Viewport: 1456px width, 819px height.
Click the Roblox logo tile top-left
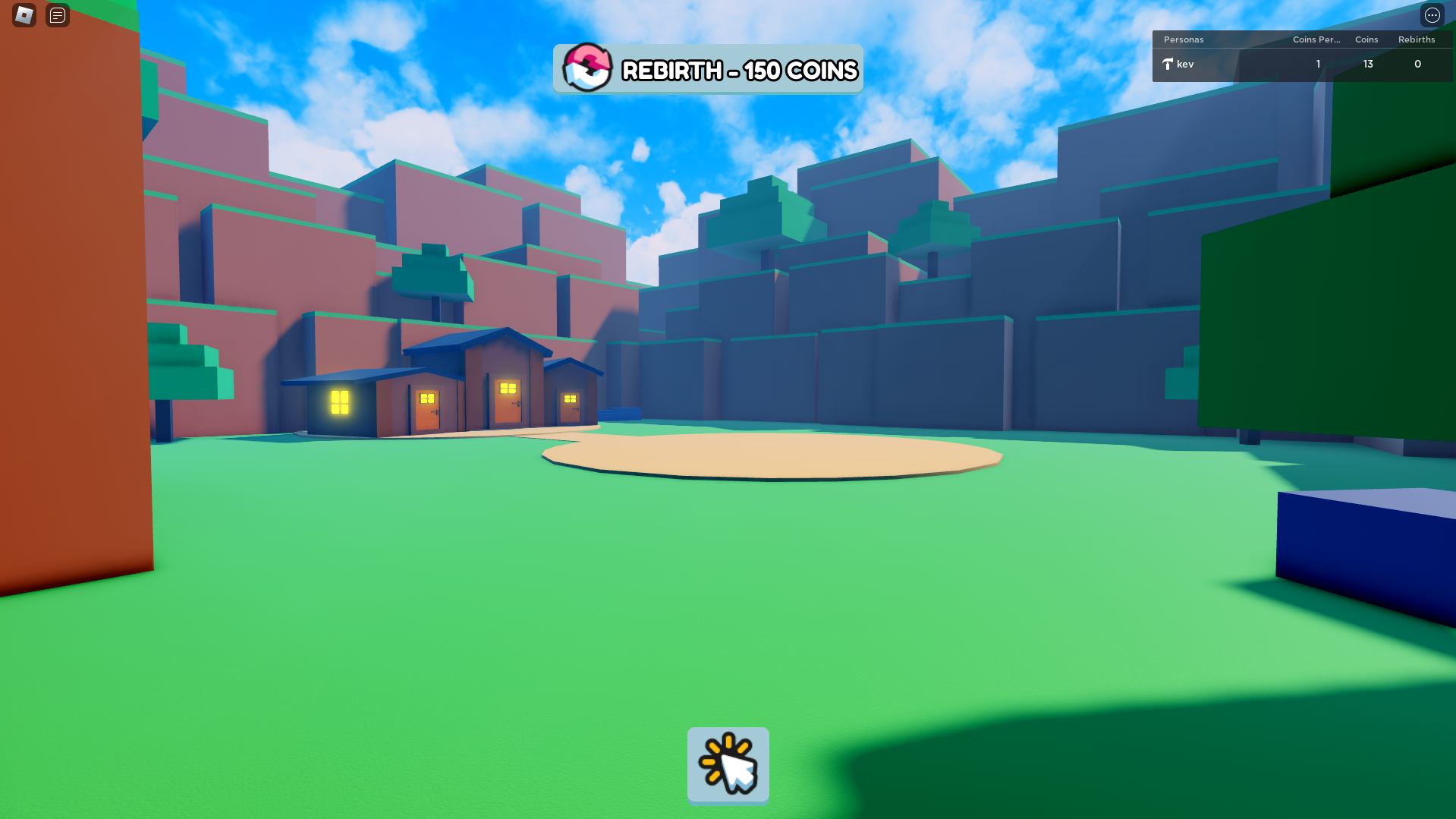(23, 15)
